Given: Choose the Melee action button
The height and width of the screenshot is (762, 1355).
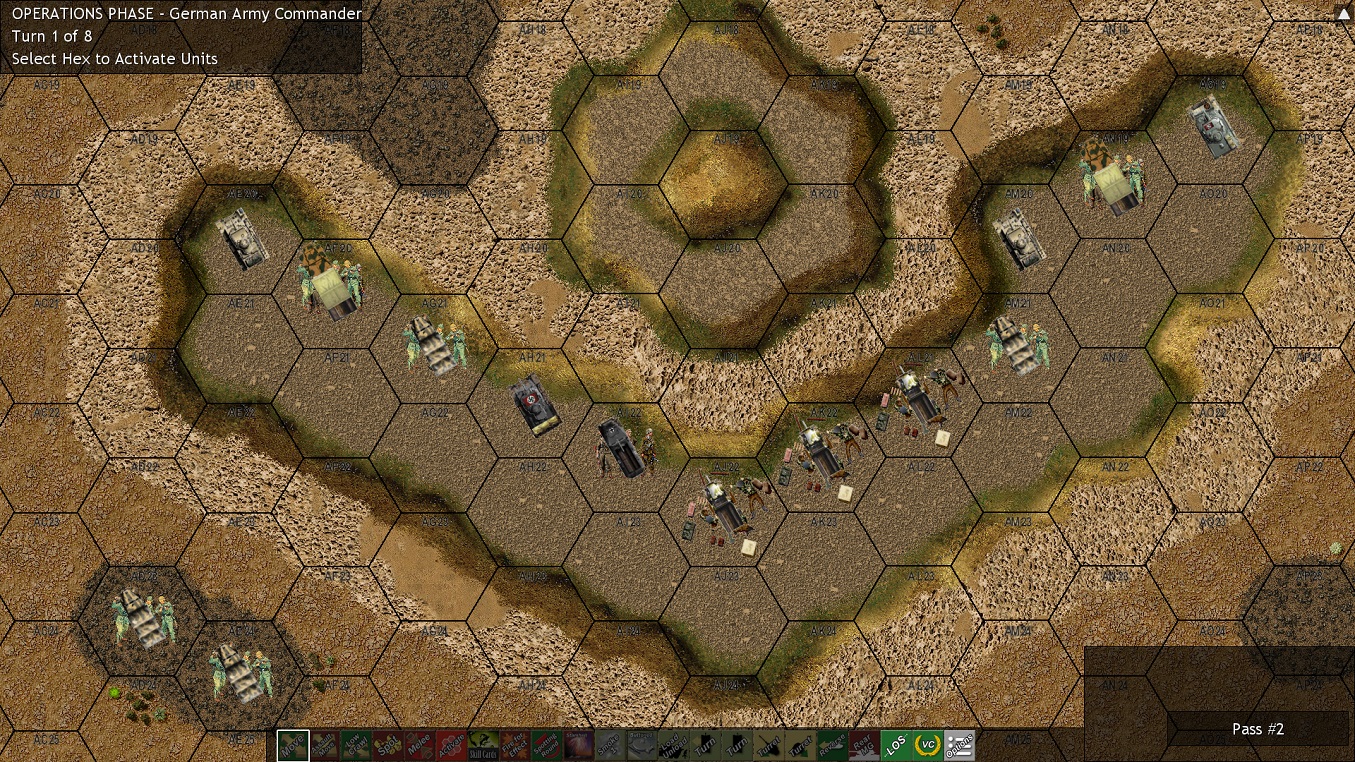Looking at the screenshot, I should pyautogui.click(x=420, y=746).
